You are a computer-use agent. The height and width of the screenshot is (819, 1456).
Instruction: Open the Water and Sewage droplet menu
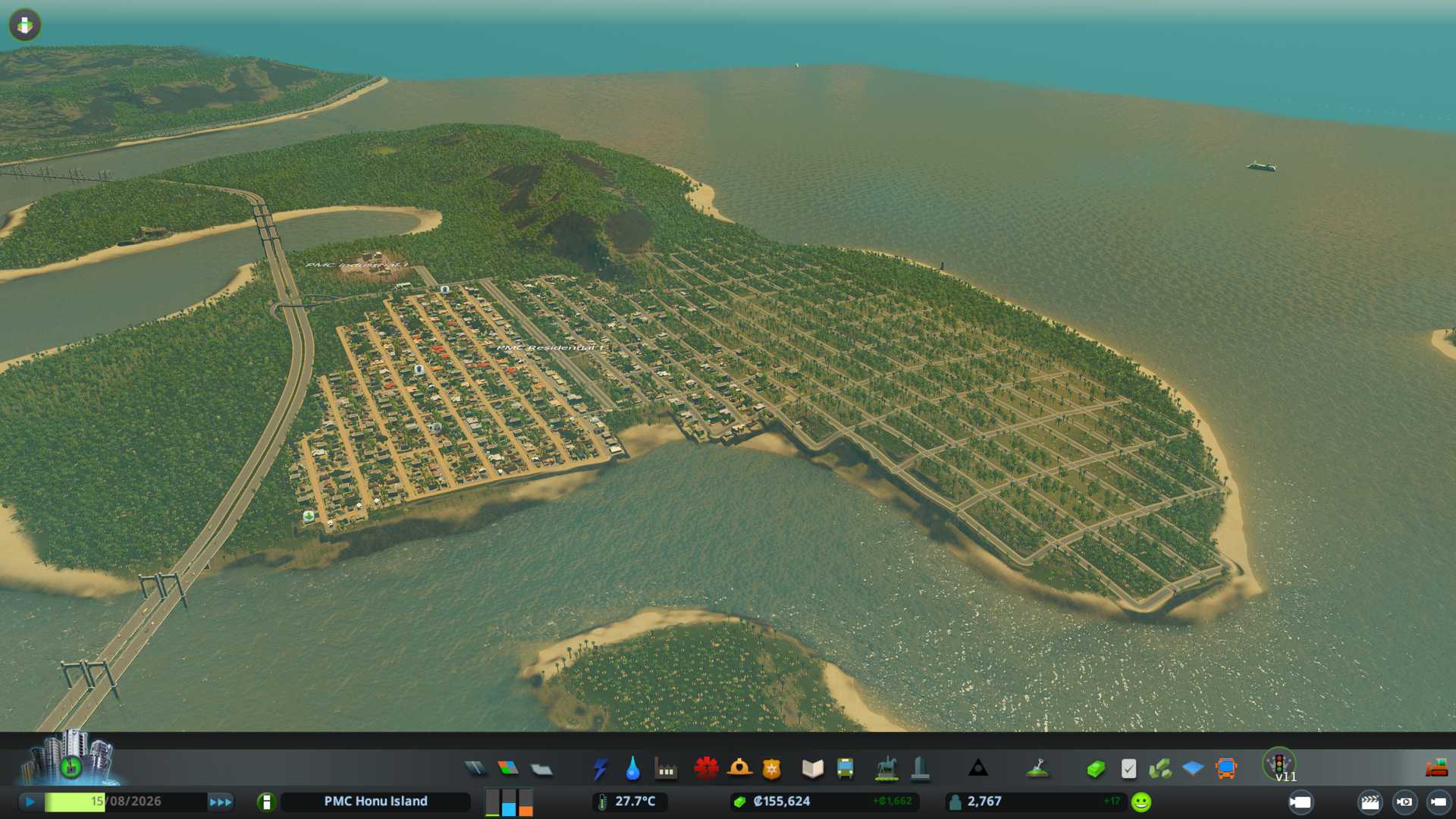pyautogui.click(x=632, y=769)
